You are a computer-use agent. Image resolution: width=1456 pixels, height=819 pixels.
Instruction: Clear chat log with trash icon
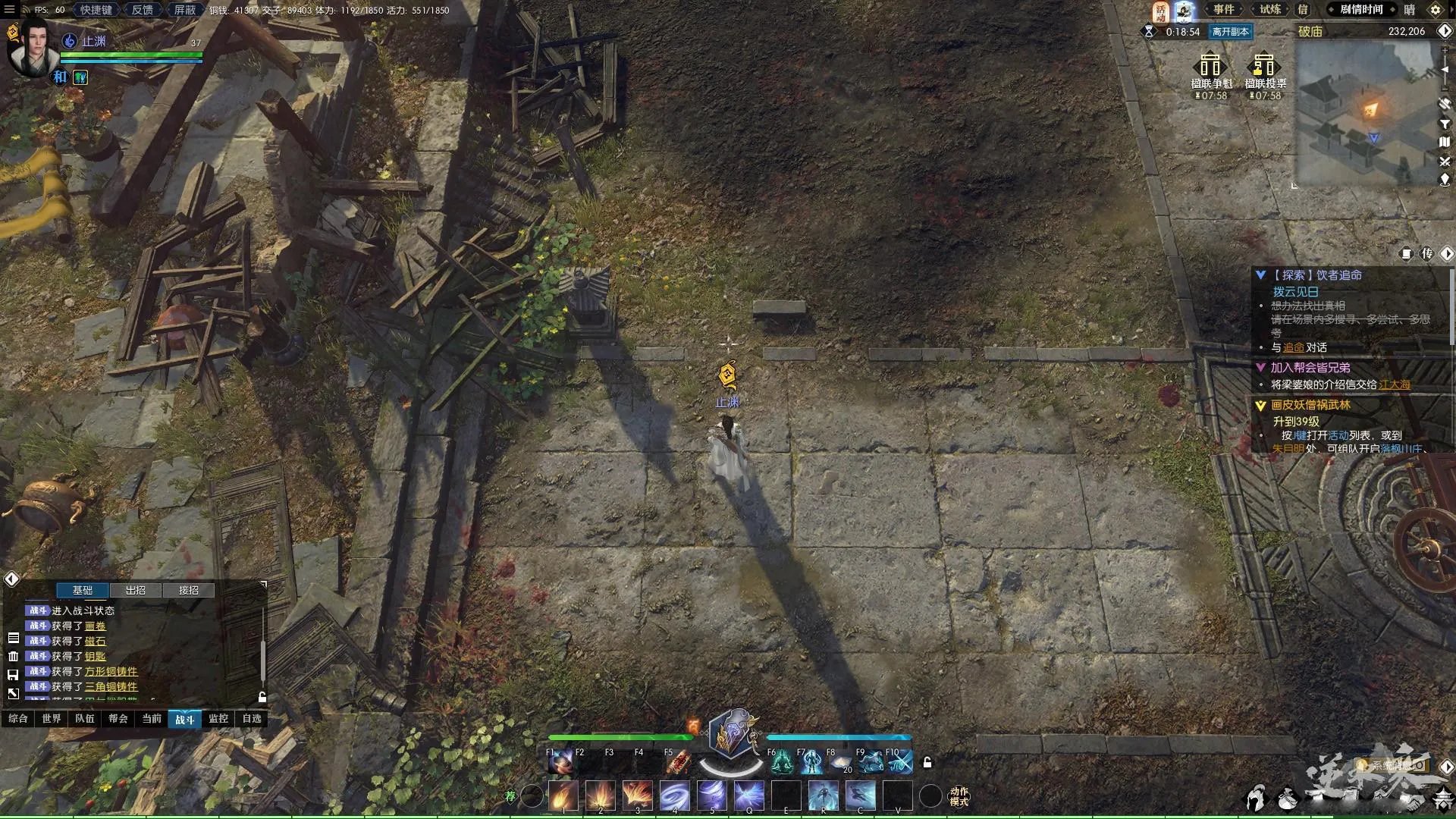click(x=13, y=657)
